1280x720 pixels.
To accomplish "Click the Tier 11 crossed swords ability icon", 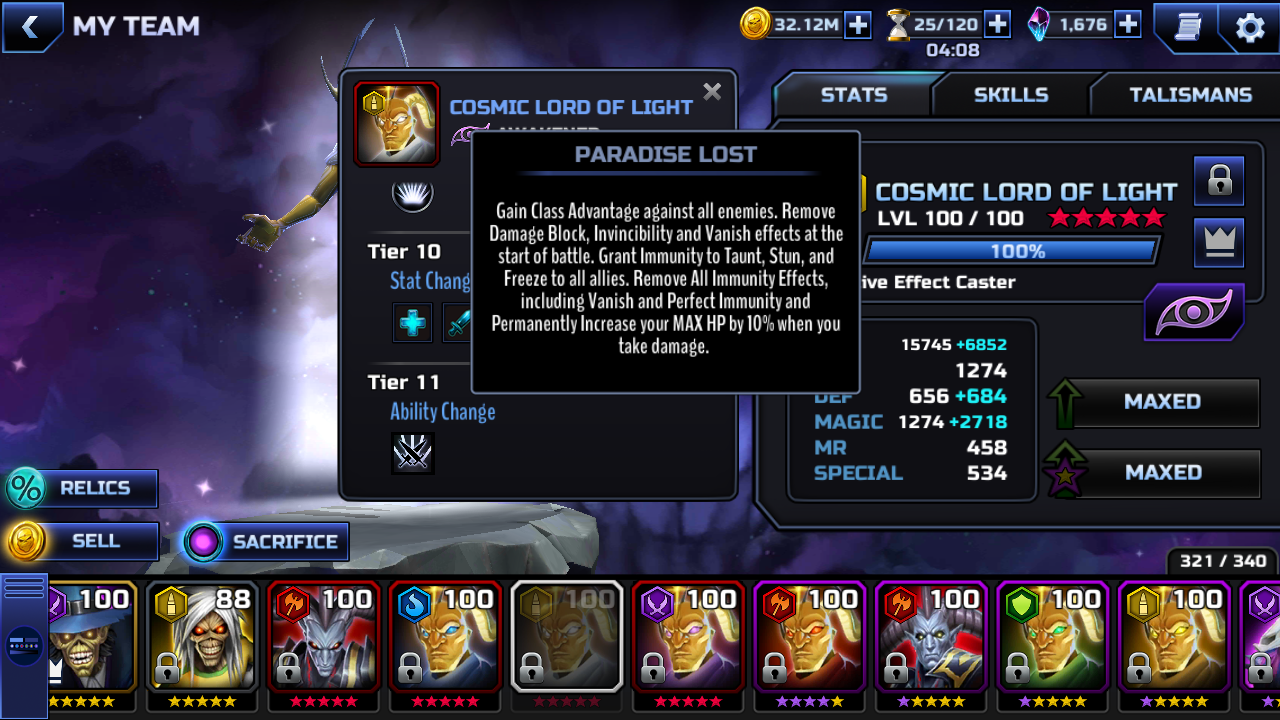I will 412,454.
